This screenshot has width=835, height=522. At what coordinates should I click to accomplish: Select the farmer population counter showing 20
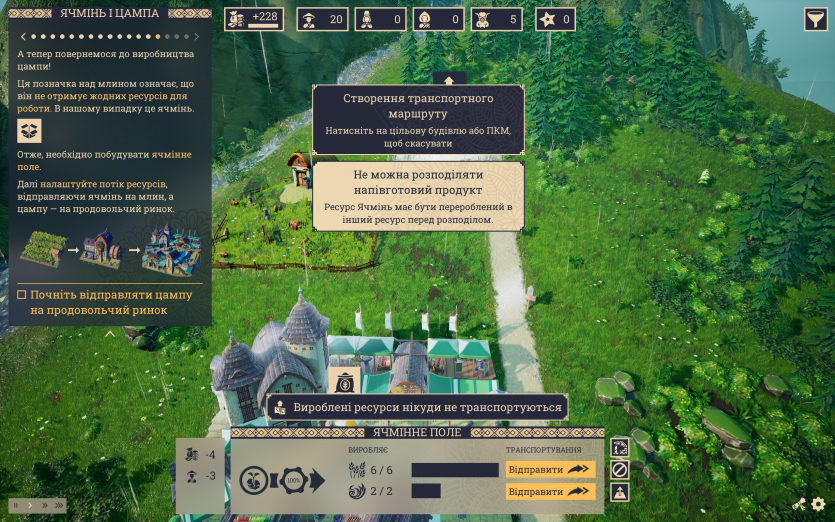click(x=322, y=19)
